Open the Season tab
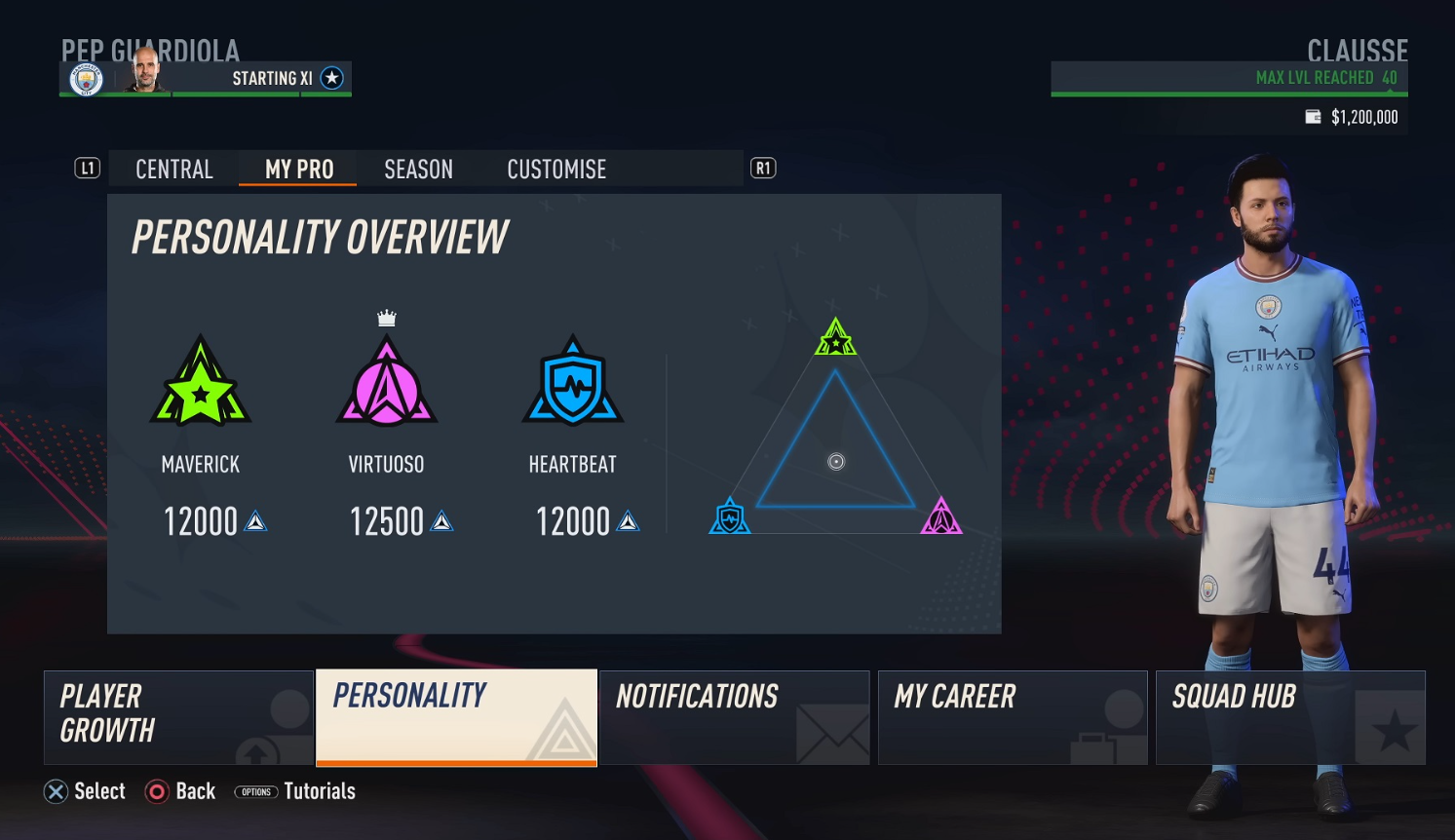The image size is (1455, 840). click(x=418, y=170)
